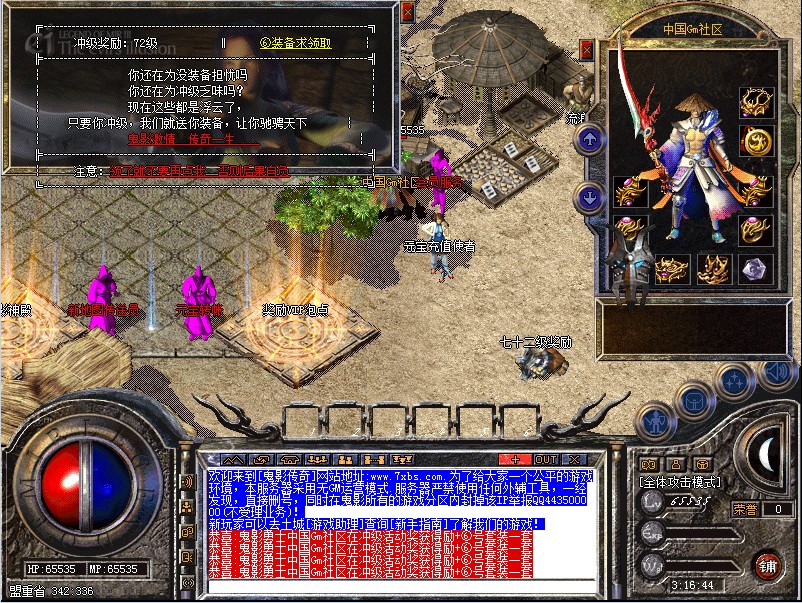Click the red 铺 shop button

(x=768, y=564)
